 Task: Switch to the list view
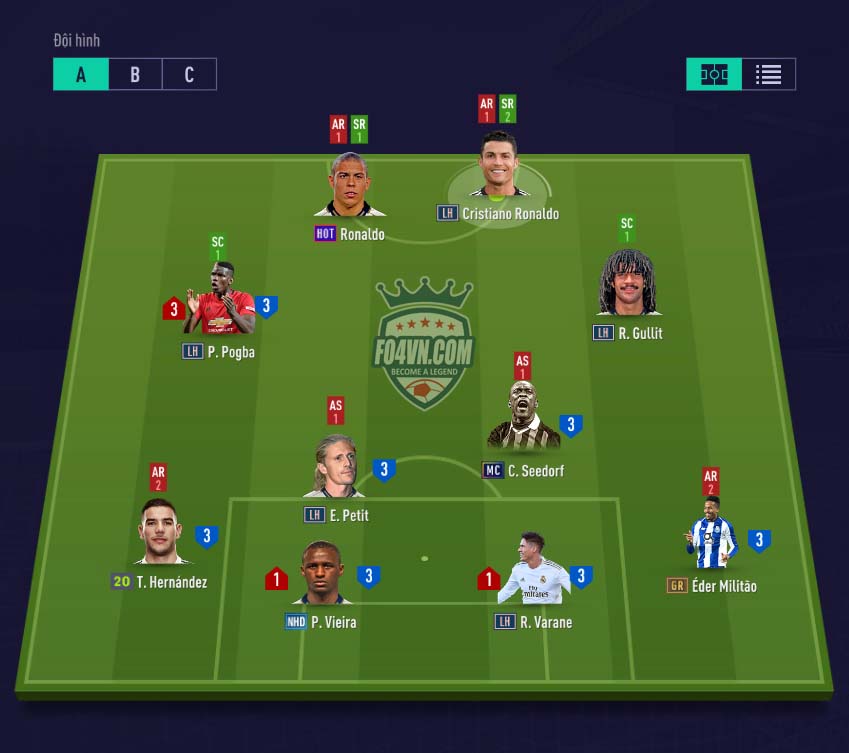click(x=768, y=75)
